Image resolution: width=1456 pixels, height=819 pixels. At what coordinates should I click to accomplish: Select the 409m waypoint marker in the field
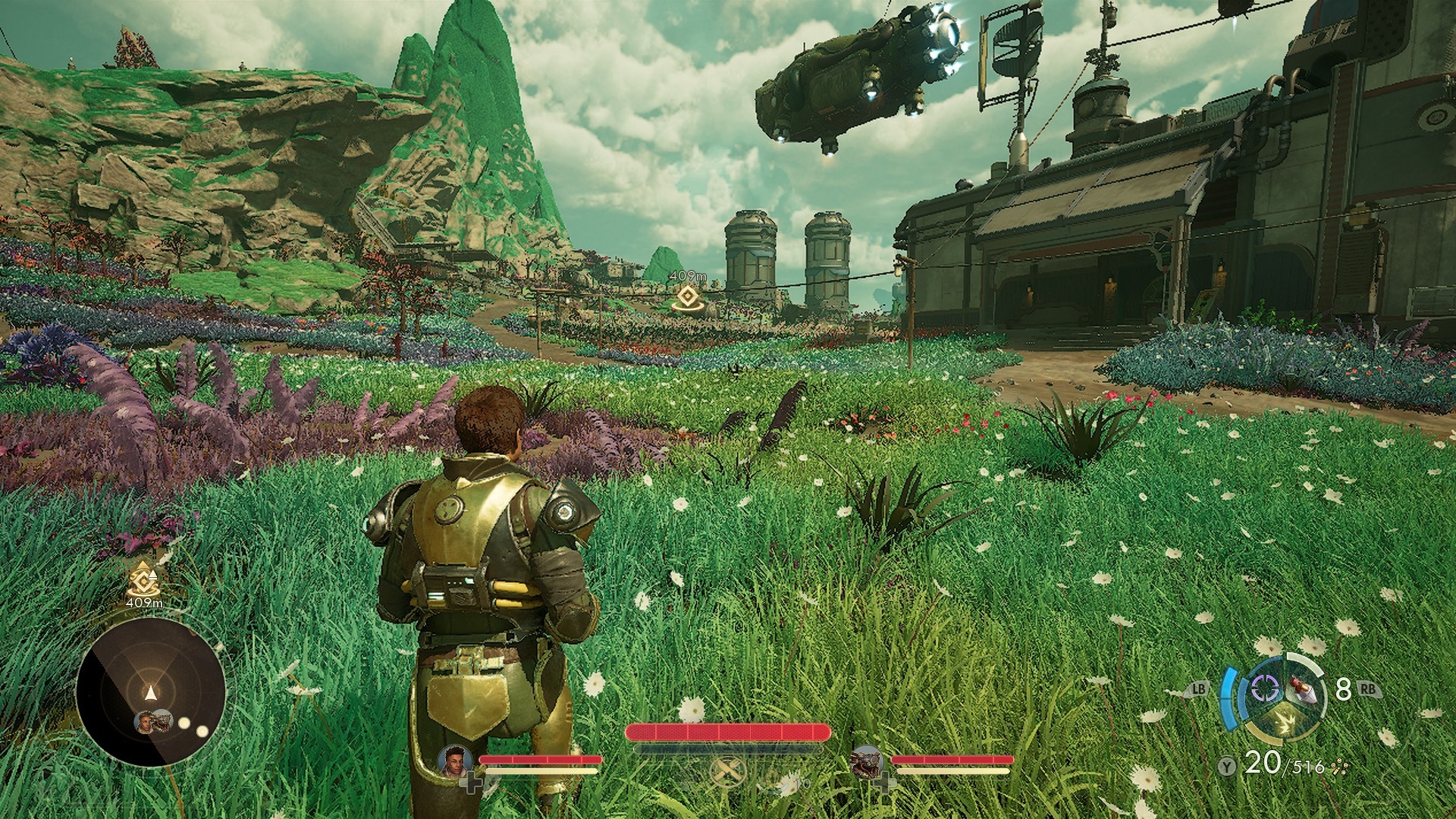[687, 297]
